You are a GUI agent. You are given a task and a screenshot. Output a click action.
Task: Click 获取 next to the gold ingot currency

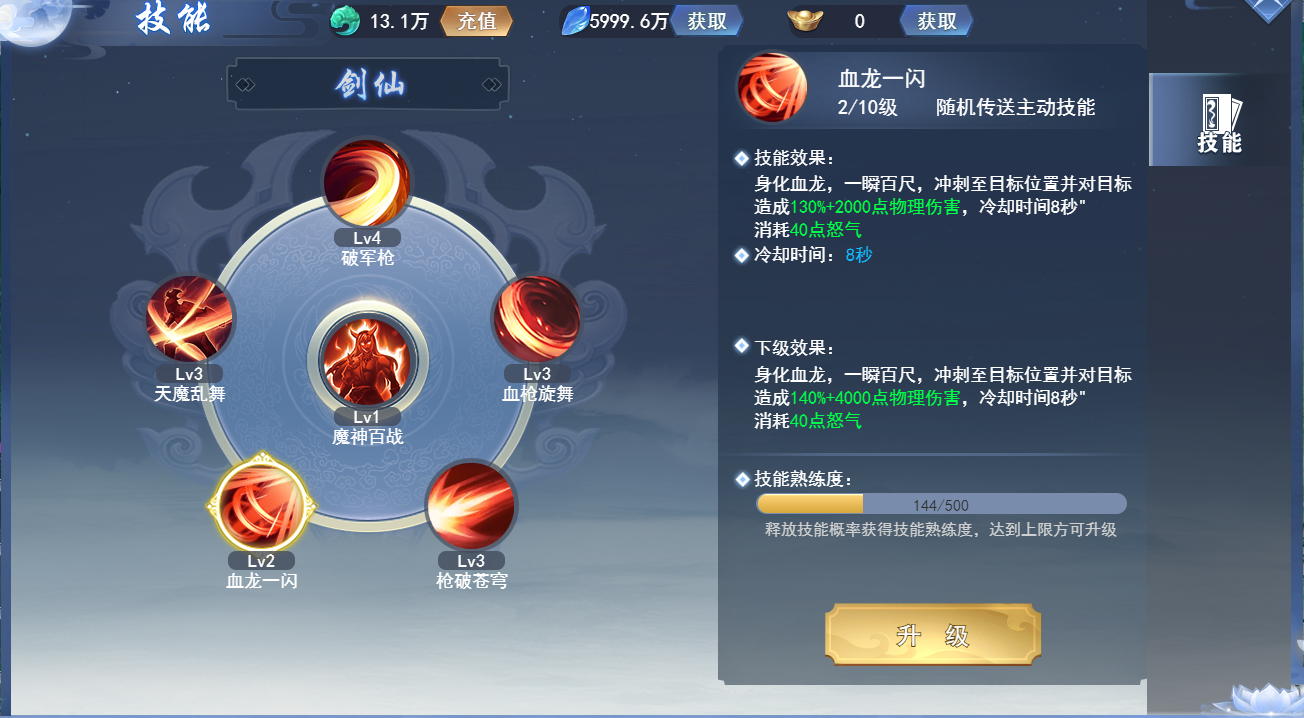(x=936, y=21)
